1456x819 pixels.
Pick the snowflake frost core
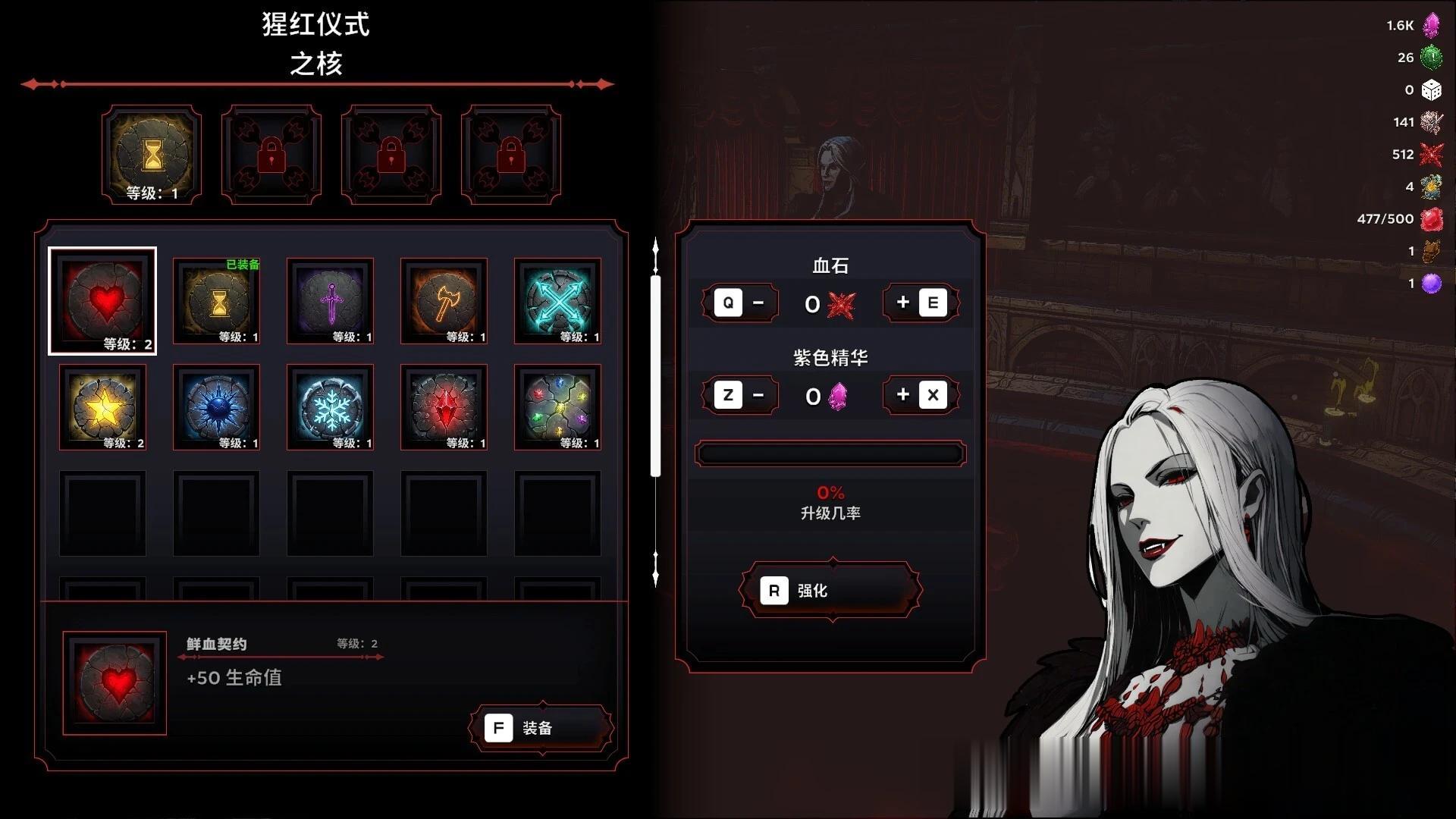331,407
